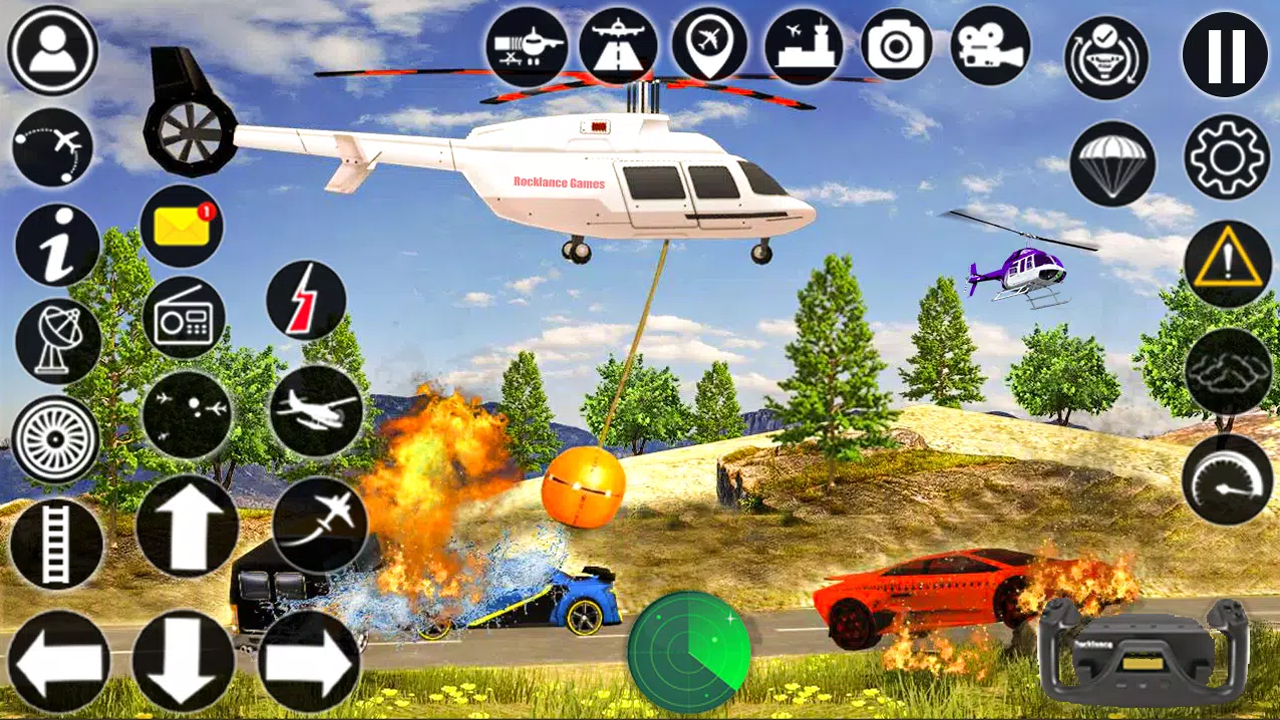Open the flight map locator pin
Viewport: 1280px width, 720px height.
point(712,46)
